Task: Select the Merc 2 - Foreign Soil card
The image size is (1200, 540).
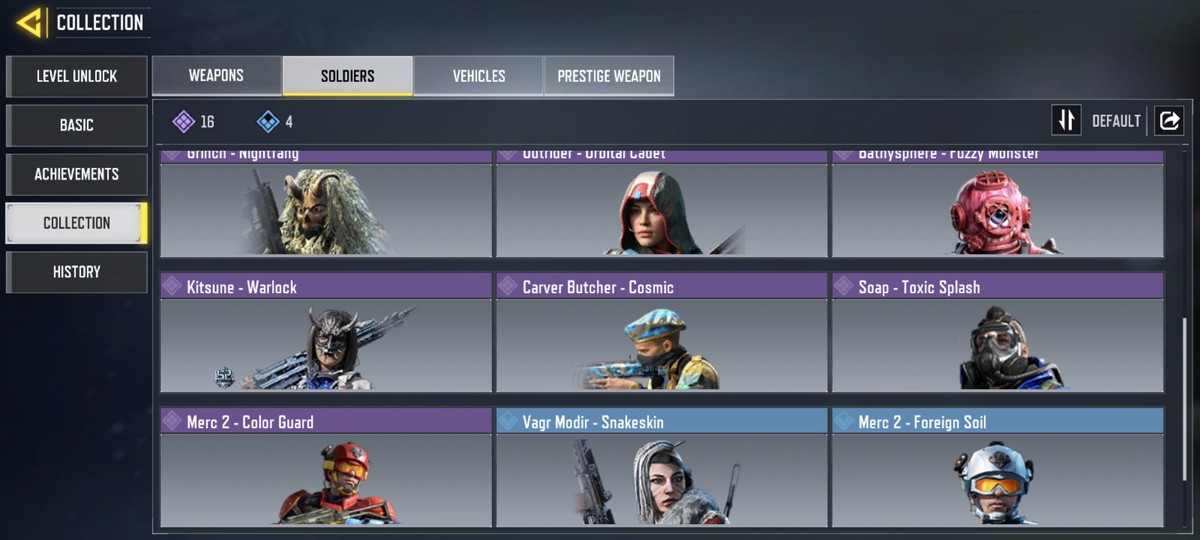Action: [x=998, y=467]
